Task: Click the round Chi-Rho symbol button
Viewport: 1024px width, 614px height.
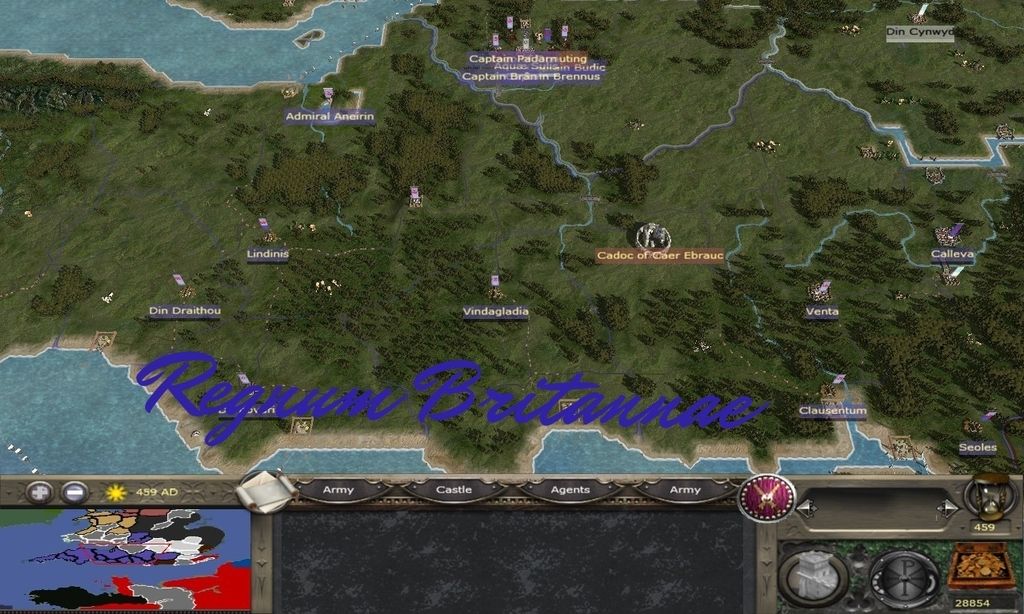Action: click(903, 577)
